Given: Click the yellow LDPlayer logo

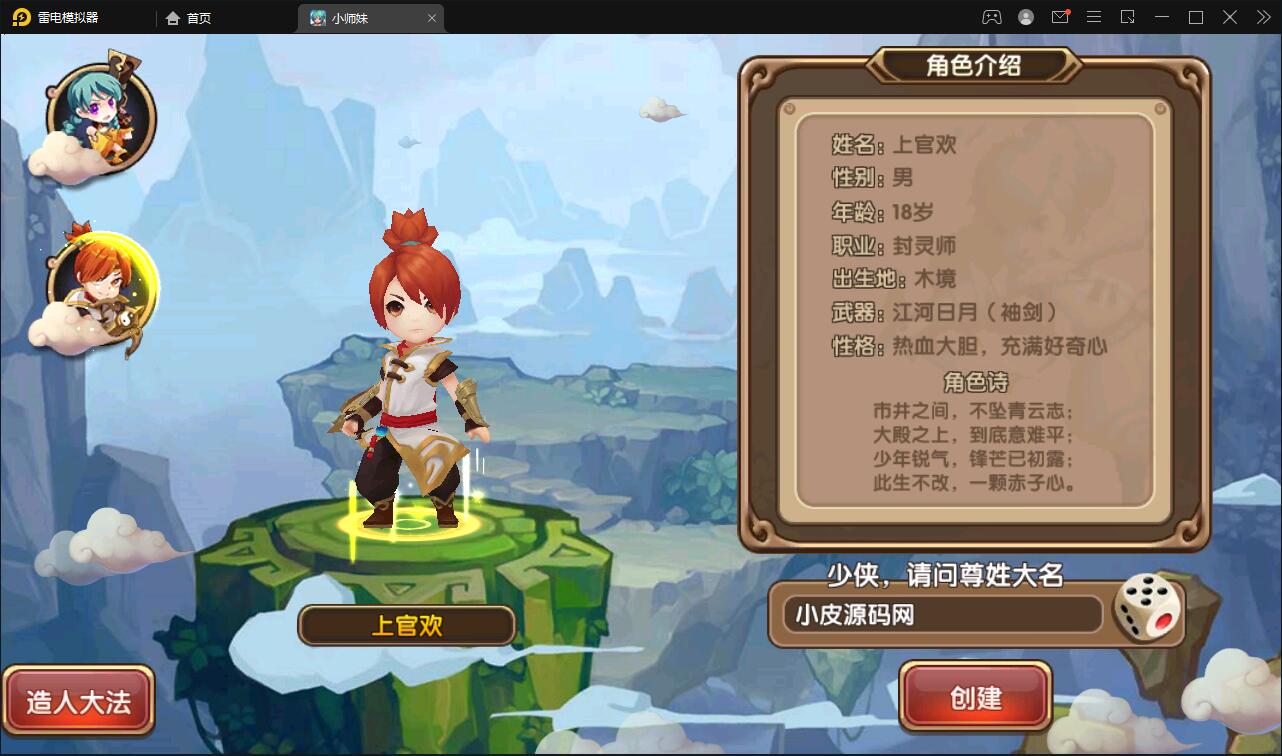Looking at the screenshot, I should (22, 17).
